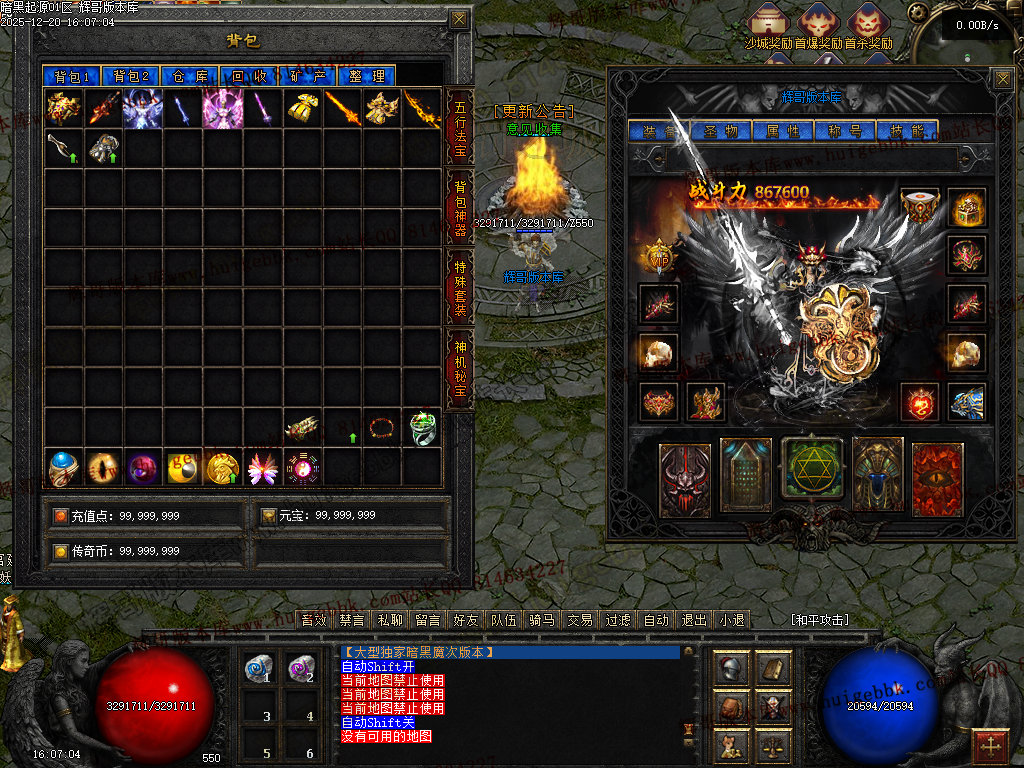Screen dimensions: 1024x768
Task: Open the 技能 skills tab
Action: coord(906,131)
